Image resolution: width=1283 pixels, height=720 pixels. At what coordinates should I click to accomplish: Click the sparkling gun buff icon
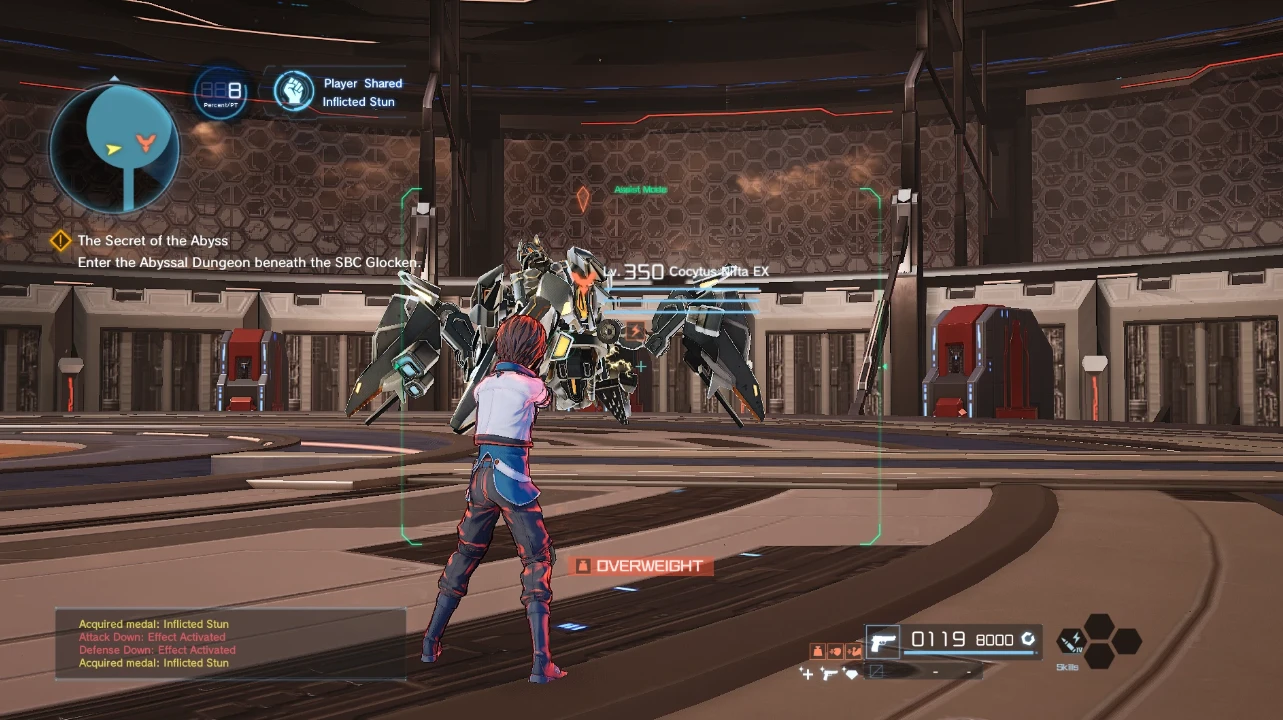click(829, 674)
